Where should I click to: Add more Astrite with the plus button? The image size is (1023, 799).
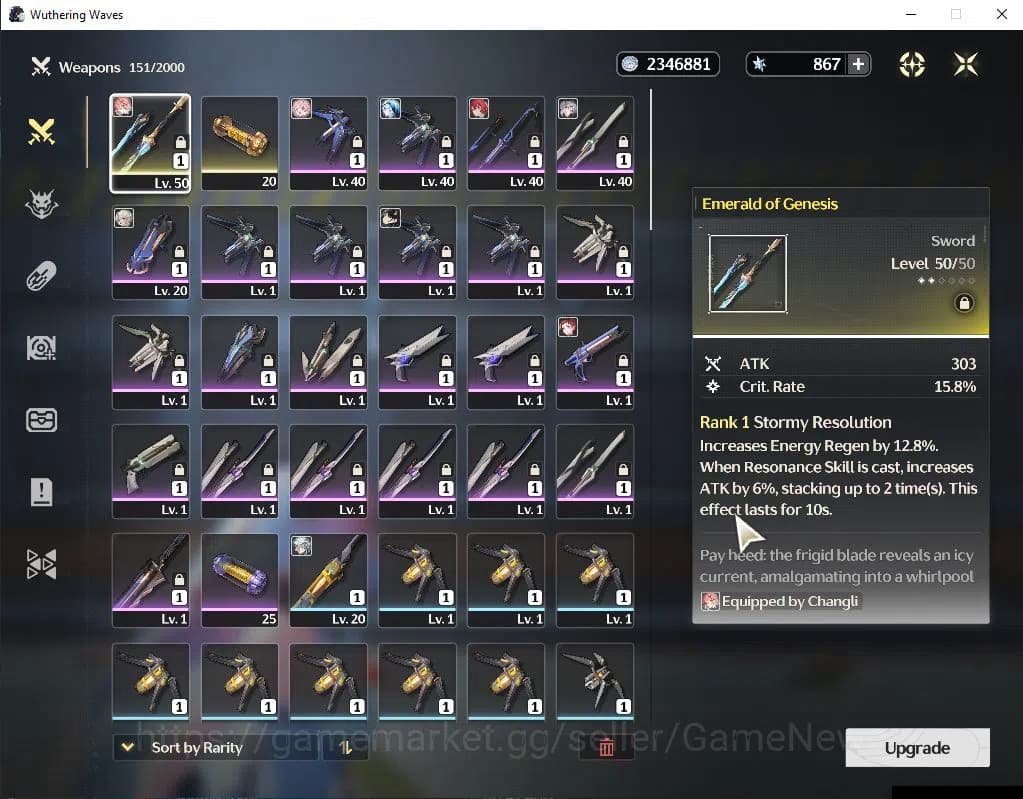858,64
